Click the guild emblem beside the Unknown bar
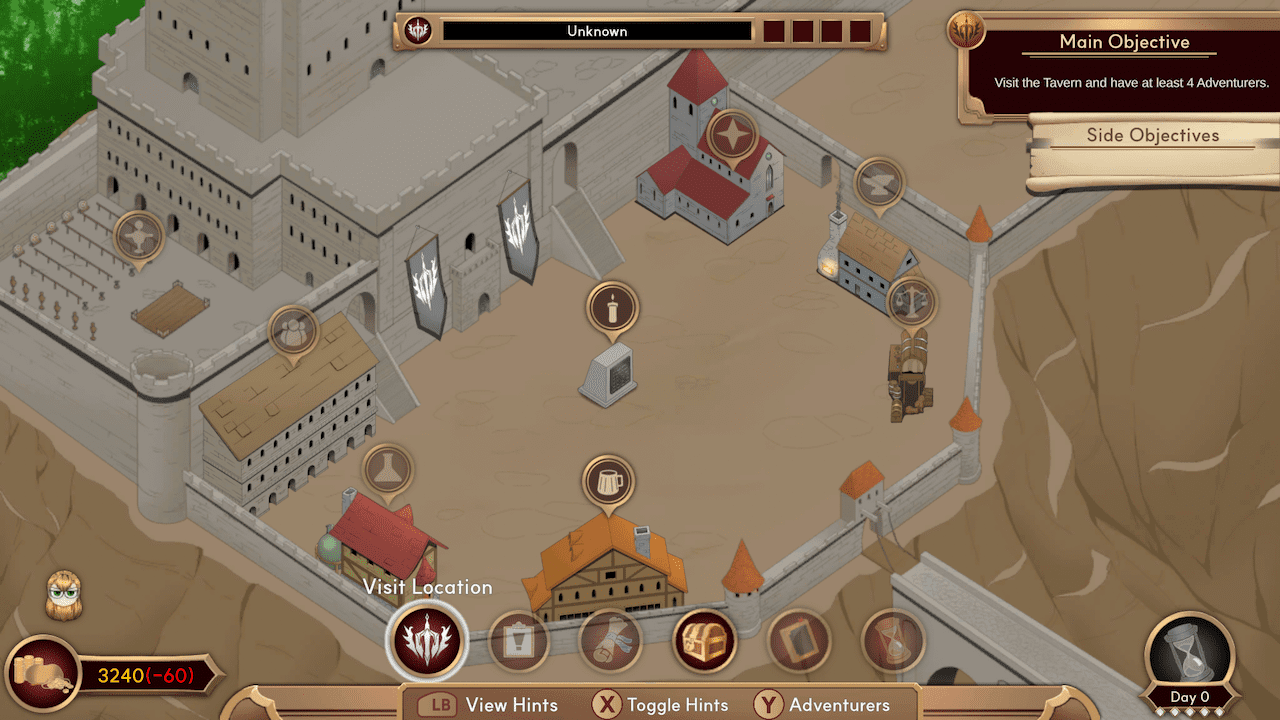Viewport: 1280px width, 720px height. click(418, 31)
